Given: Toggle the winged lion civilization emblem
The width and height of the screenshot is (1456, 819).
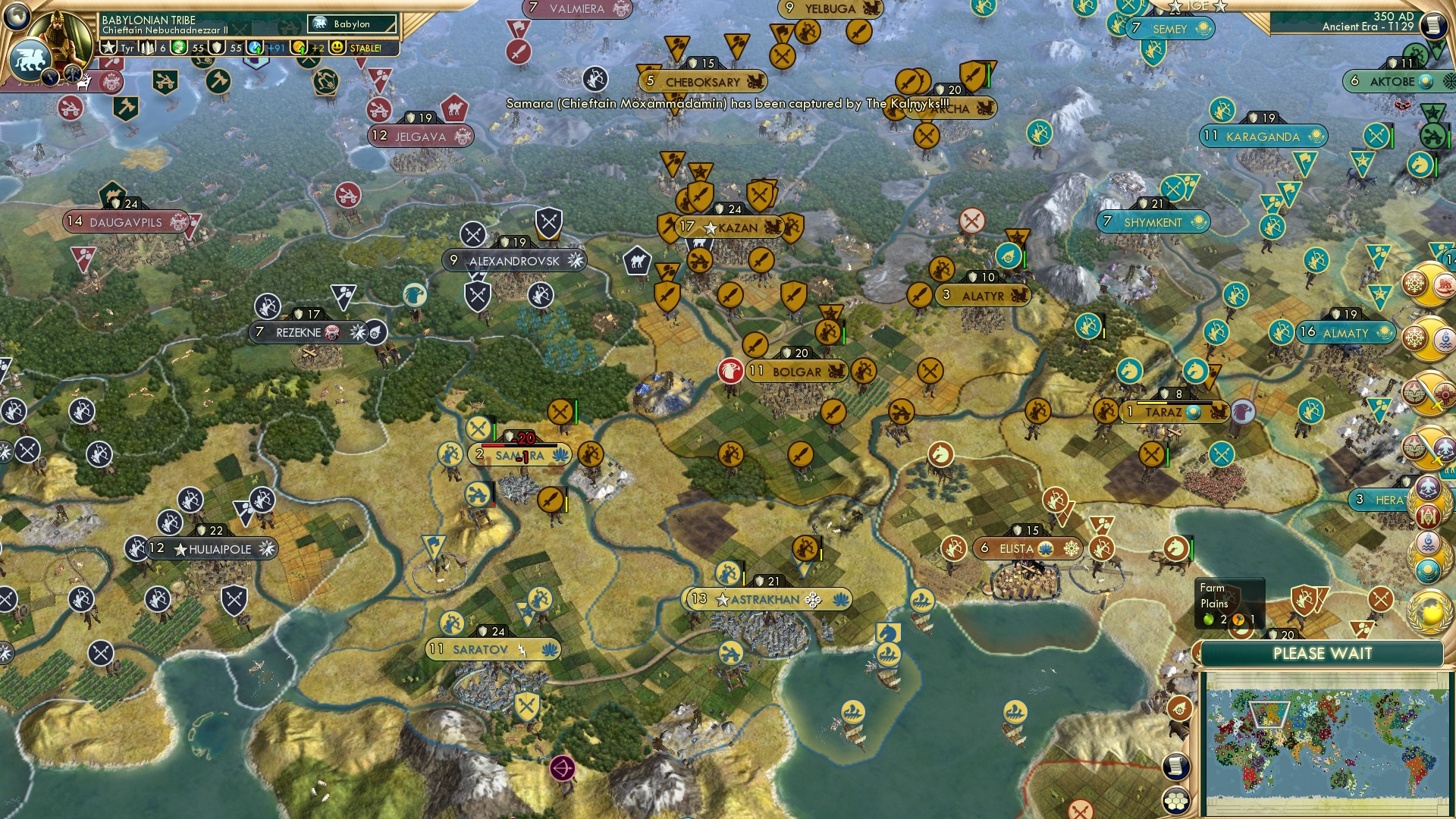Looking at the screenshot, I should pyautogui.click(x=31, y=60).
